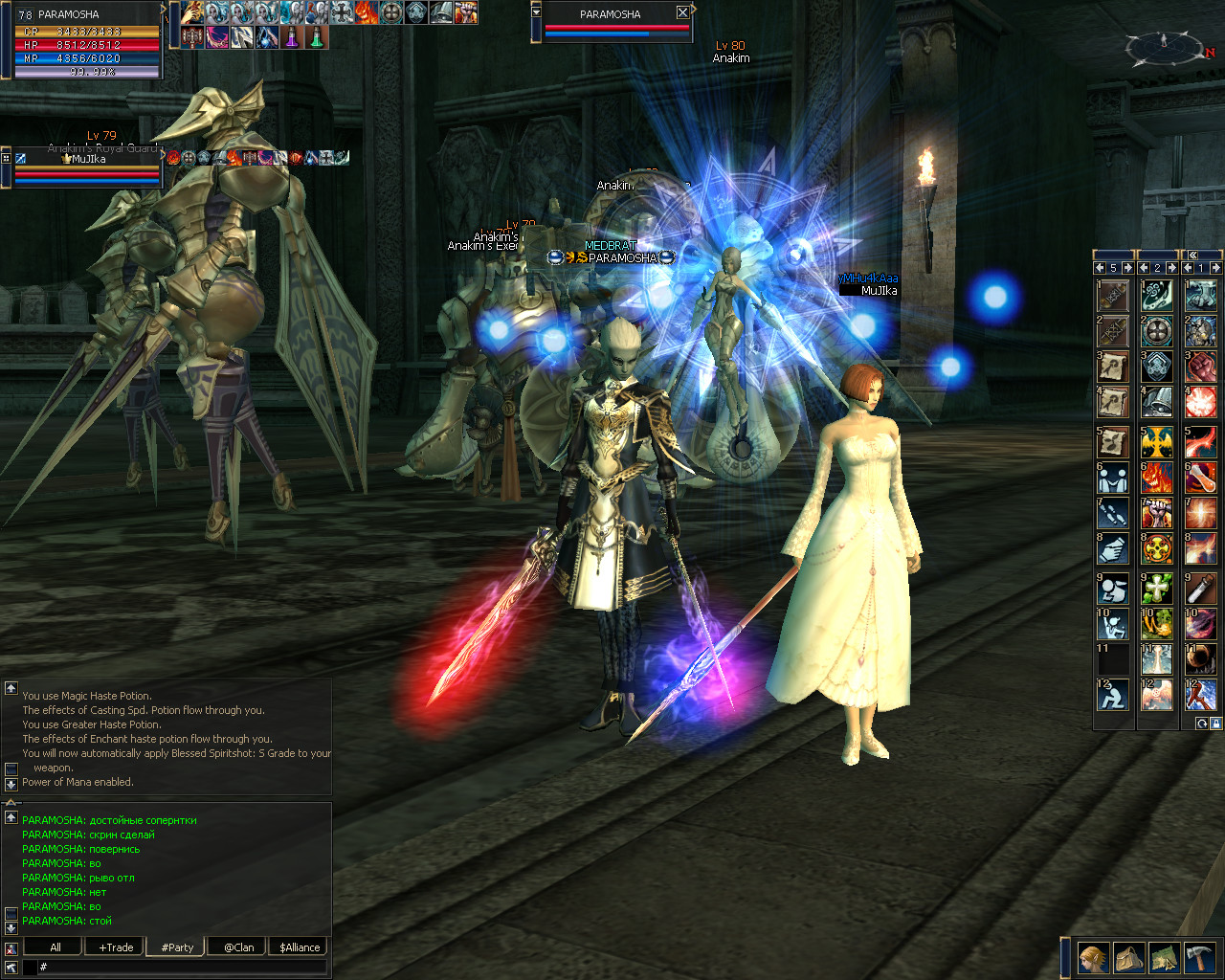Viewport: 1225px width, 980px height.
Task: Open the character status menu icon
Action: (1093, 957)
